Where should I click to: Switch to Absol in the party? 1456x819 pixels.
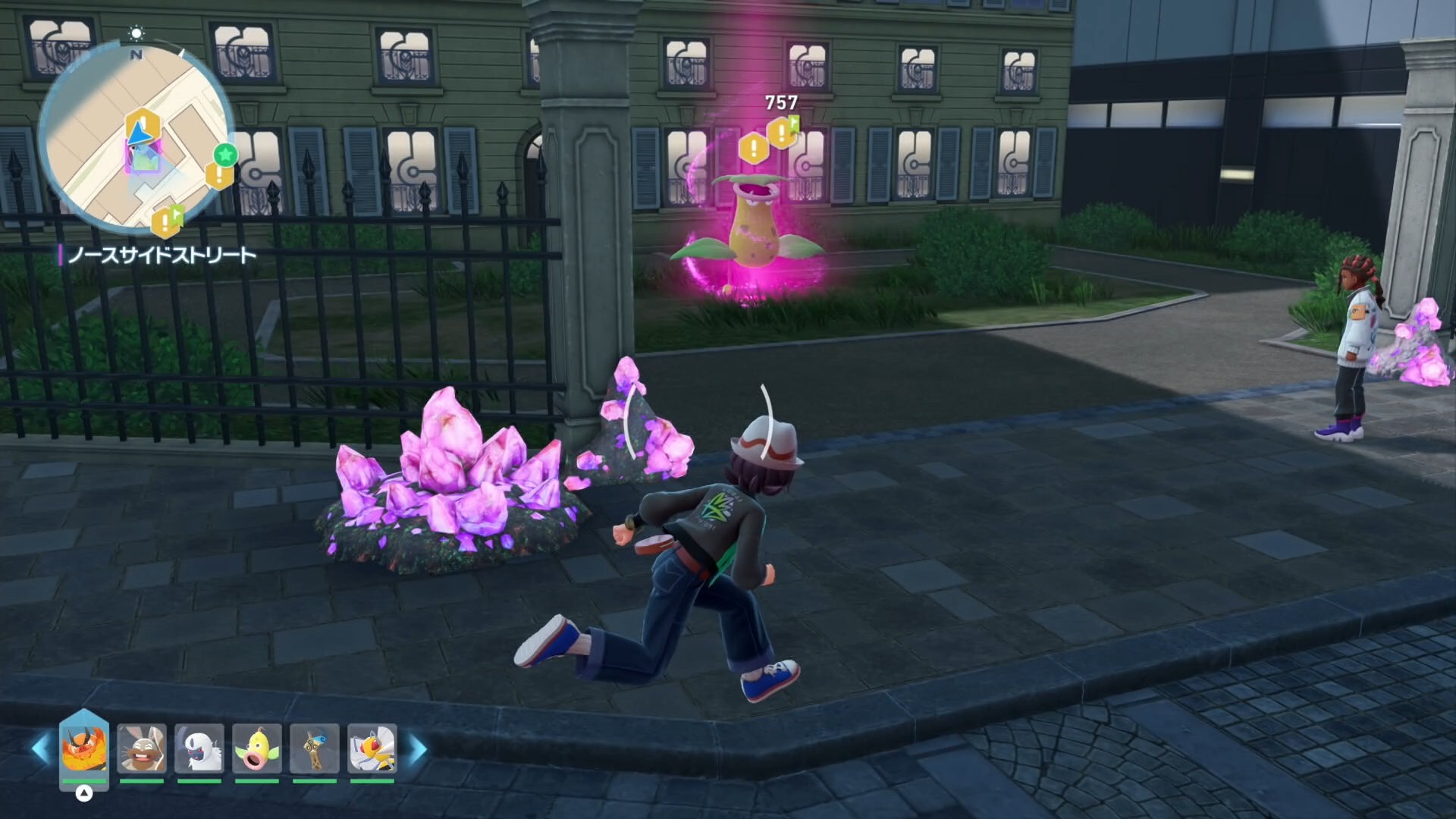tap(199, 748)
